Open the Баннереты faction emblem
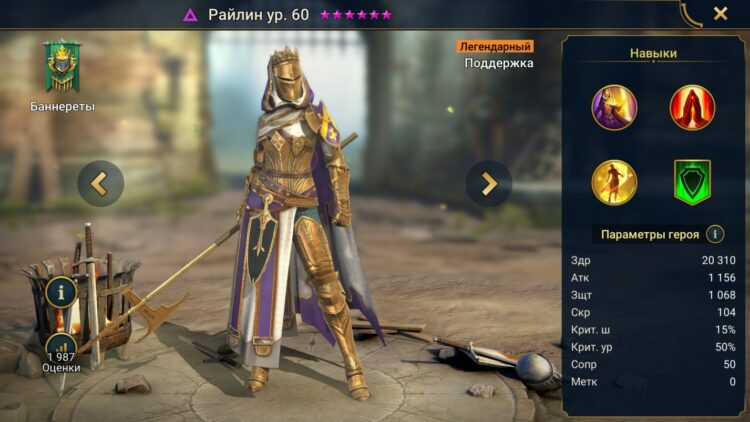 coord(62,68)
